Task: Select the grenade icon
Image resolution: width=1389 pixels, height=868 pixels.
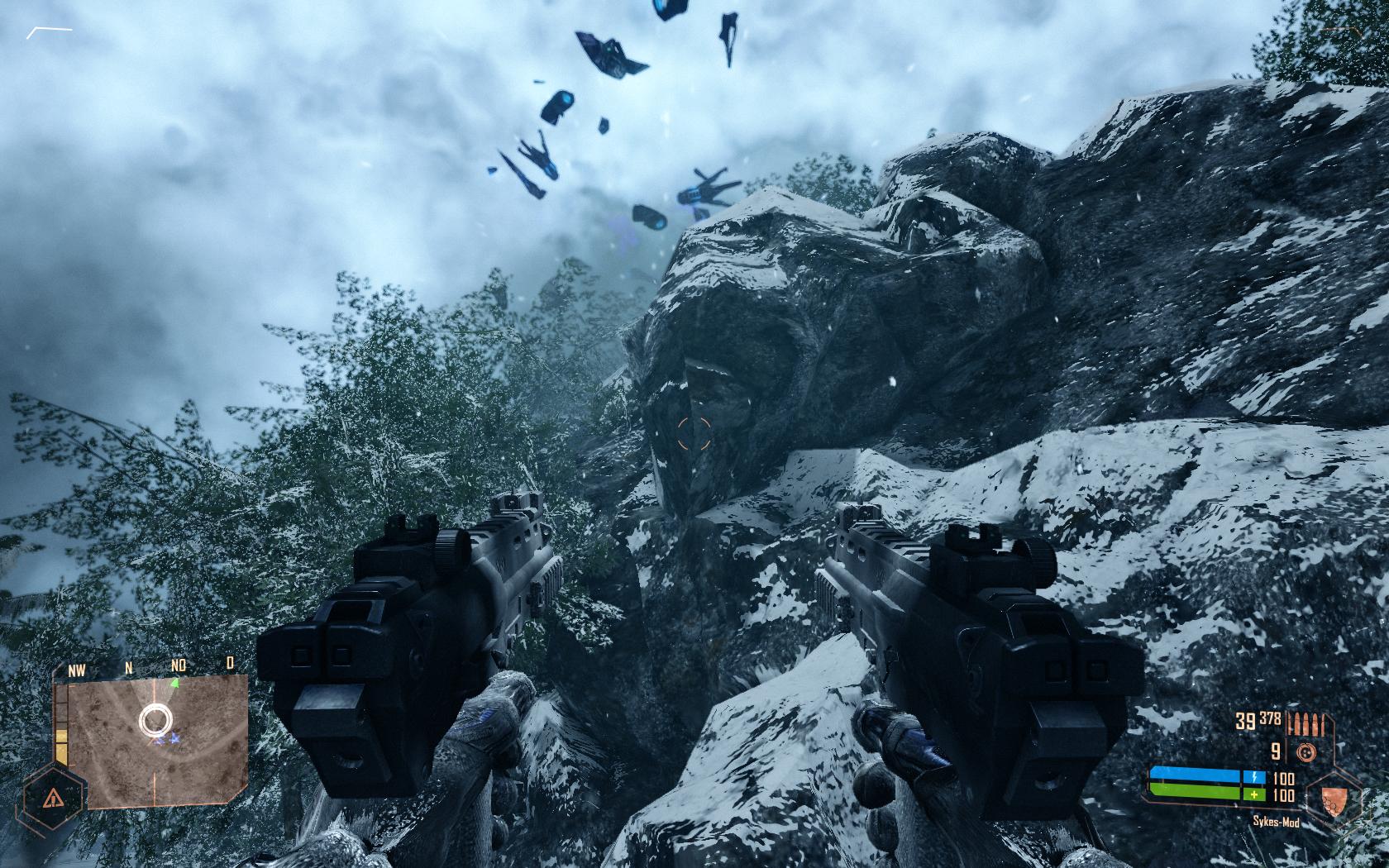Action: pyautogui.click(x=1306, y=752)
